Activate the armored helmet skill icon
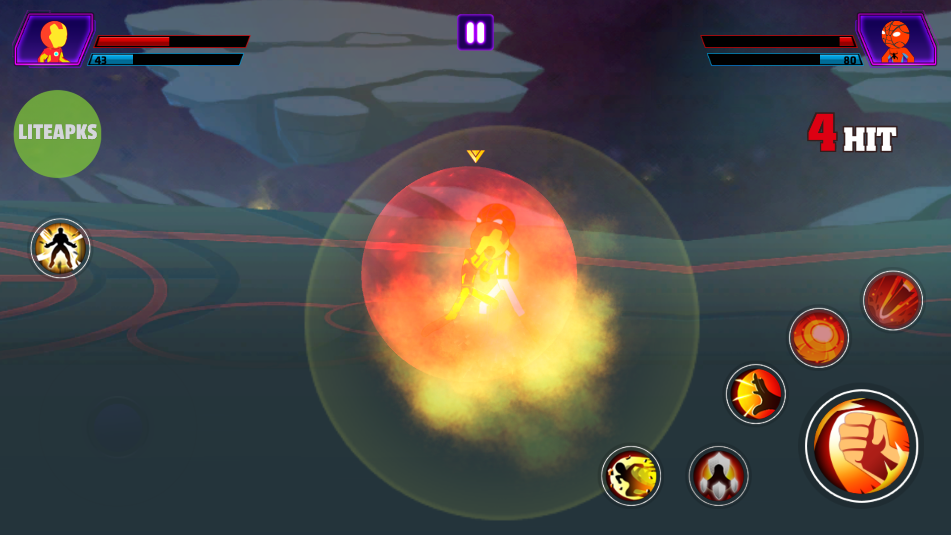Viewport: 951px width, 535px height. pyautogui.click(x=718, y=476)
